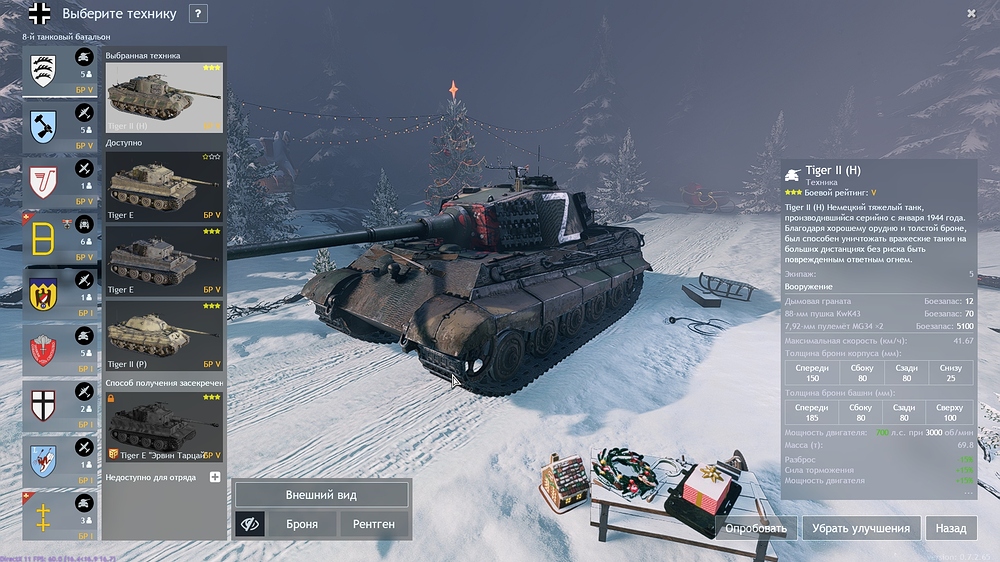Expand the "Недоступно для отряда" section
1000x562 pixels.
tap(214, 477)
